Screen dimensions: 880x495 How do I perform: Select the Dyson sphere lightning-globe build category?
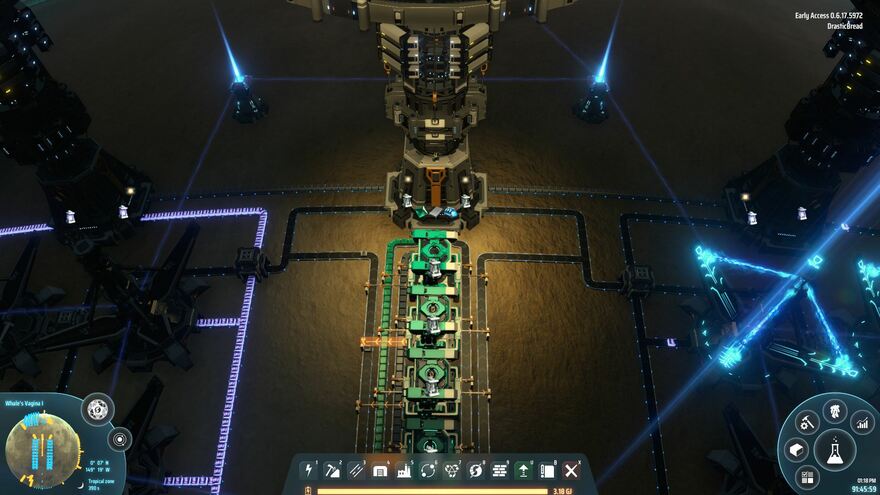(x=476, y=470)
